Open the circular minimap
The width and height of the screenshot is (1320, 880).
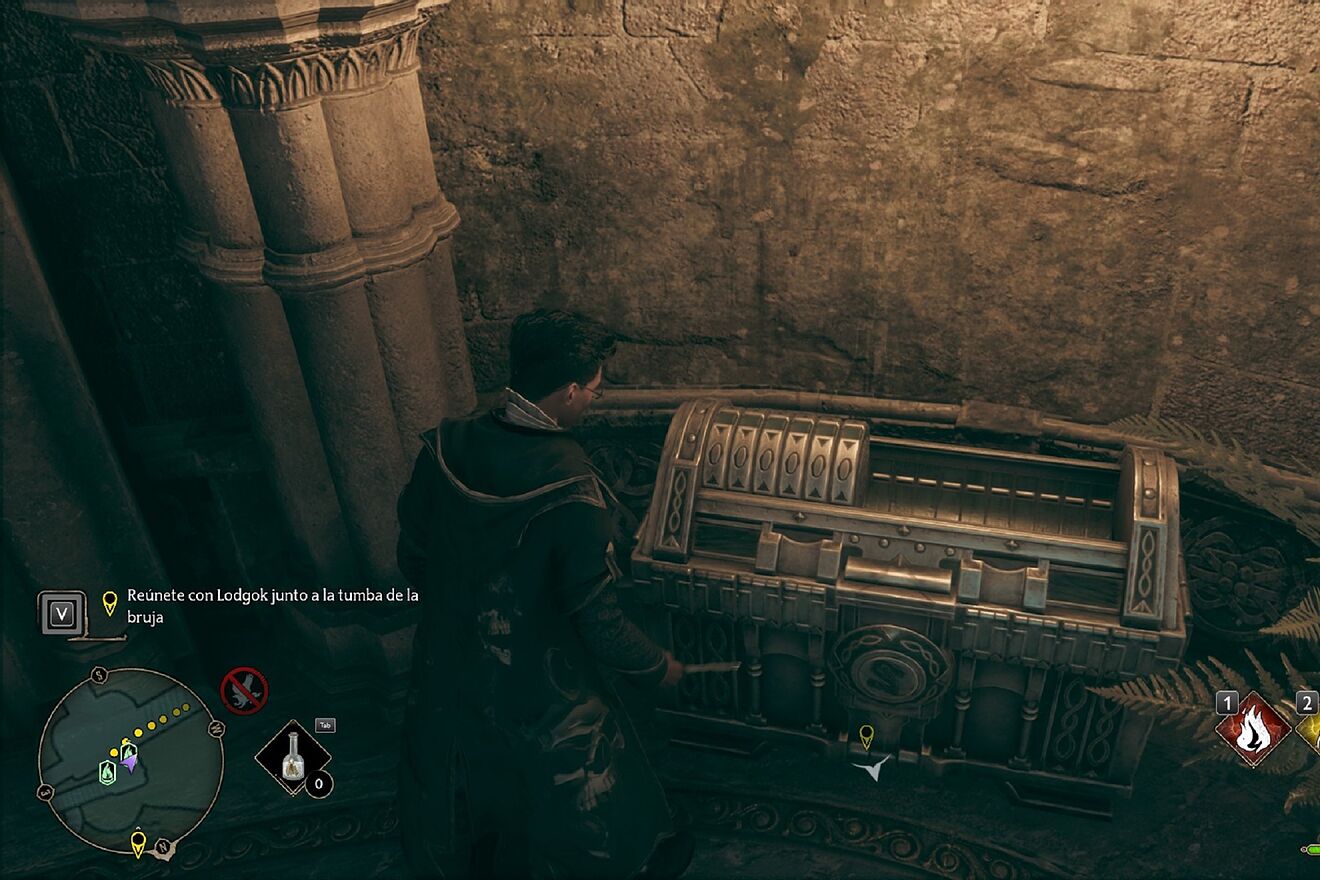coord(129,761)
